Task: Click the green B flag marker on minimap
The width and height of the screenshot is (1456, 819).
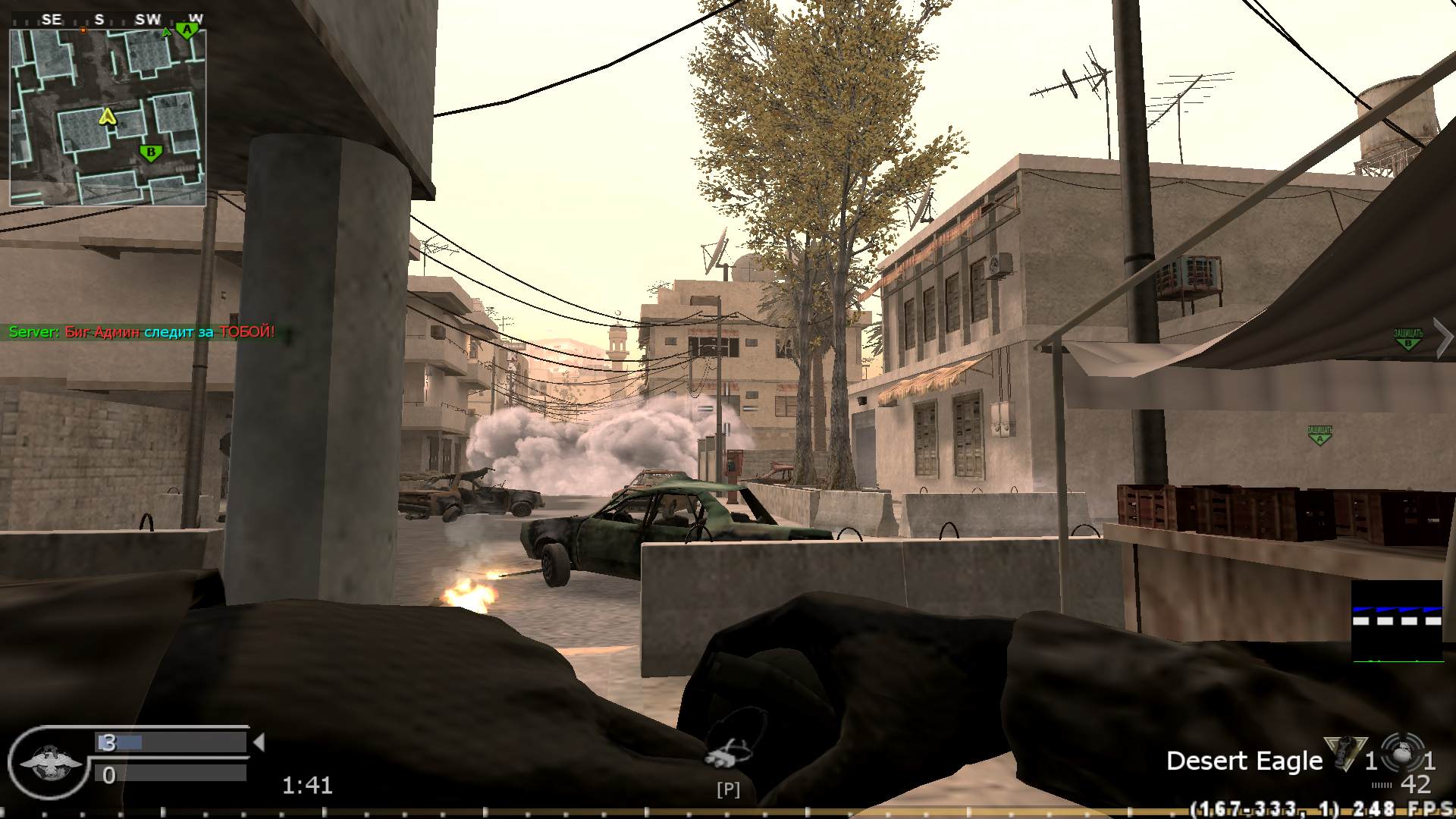Action: click(151, 152)
